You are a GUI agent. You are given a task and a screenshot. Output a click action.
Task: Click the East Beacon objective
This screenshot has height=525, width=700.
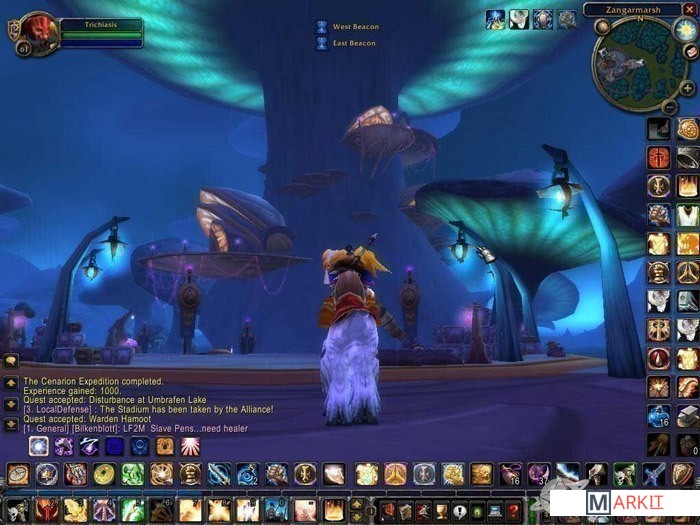(348, 43)
